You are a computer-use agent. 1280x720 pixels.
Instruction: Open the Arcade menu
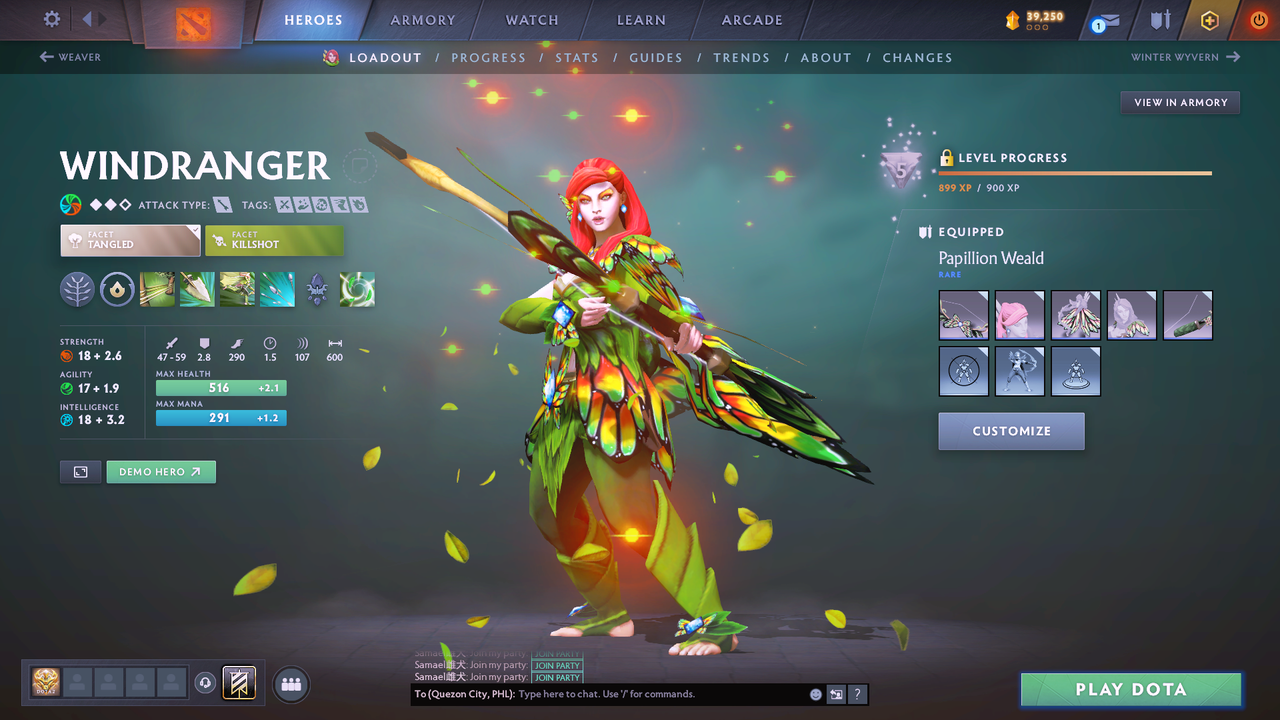(x=751, y=20)
